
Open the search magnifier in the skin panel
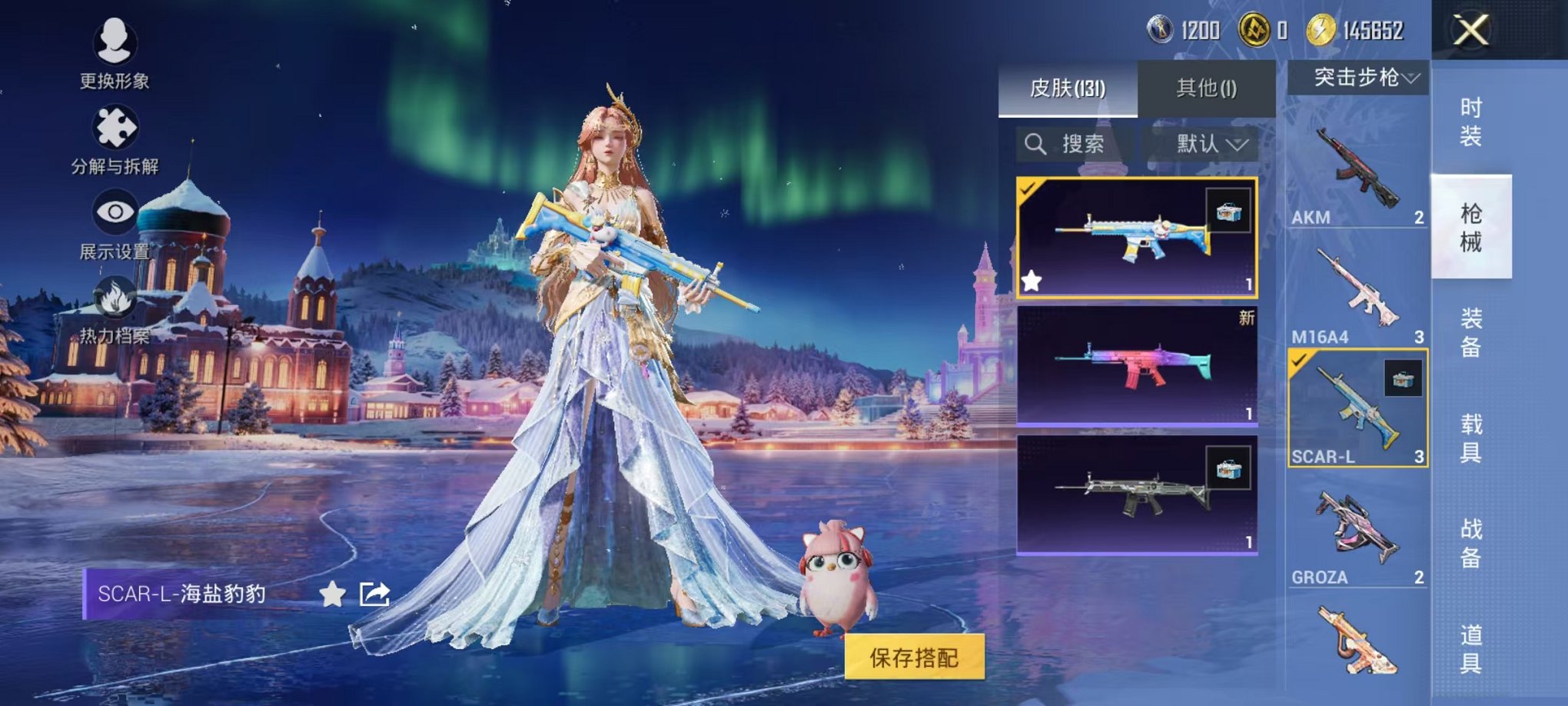click(x=1037, y=144)
